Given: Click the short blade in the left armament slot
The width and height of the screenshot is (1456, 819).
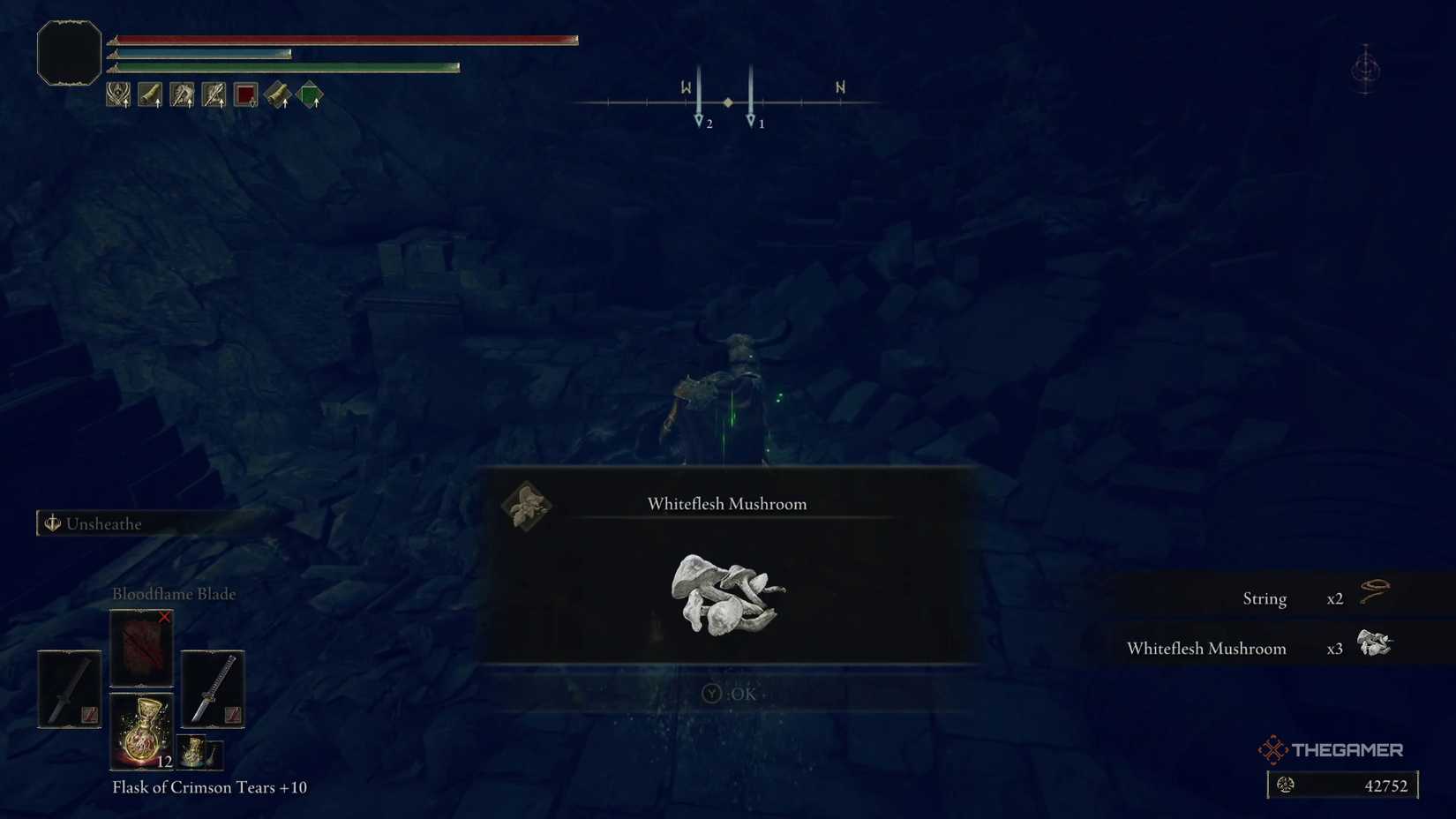Looking at the screenshot, I should pos(69,688).
